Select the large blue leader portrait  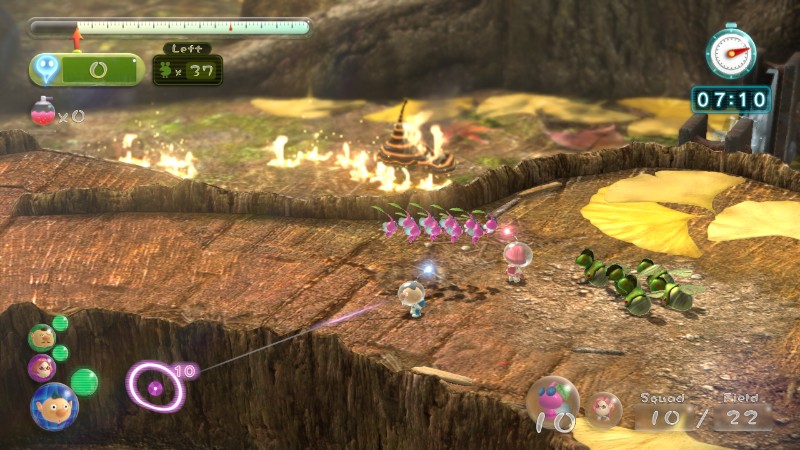coord(53,405)
